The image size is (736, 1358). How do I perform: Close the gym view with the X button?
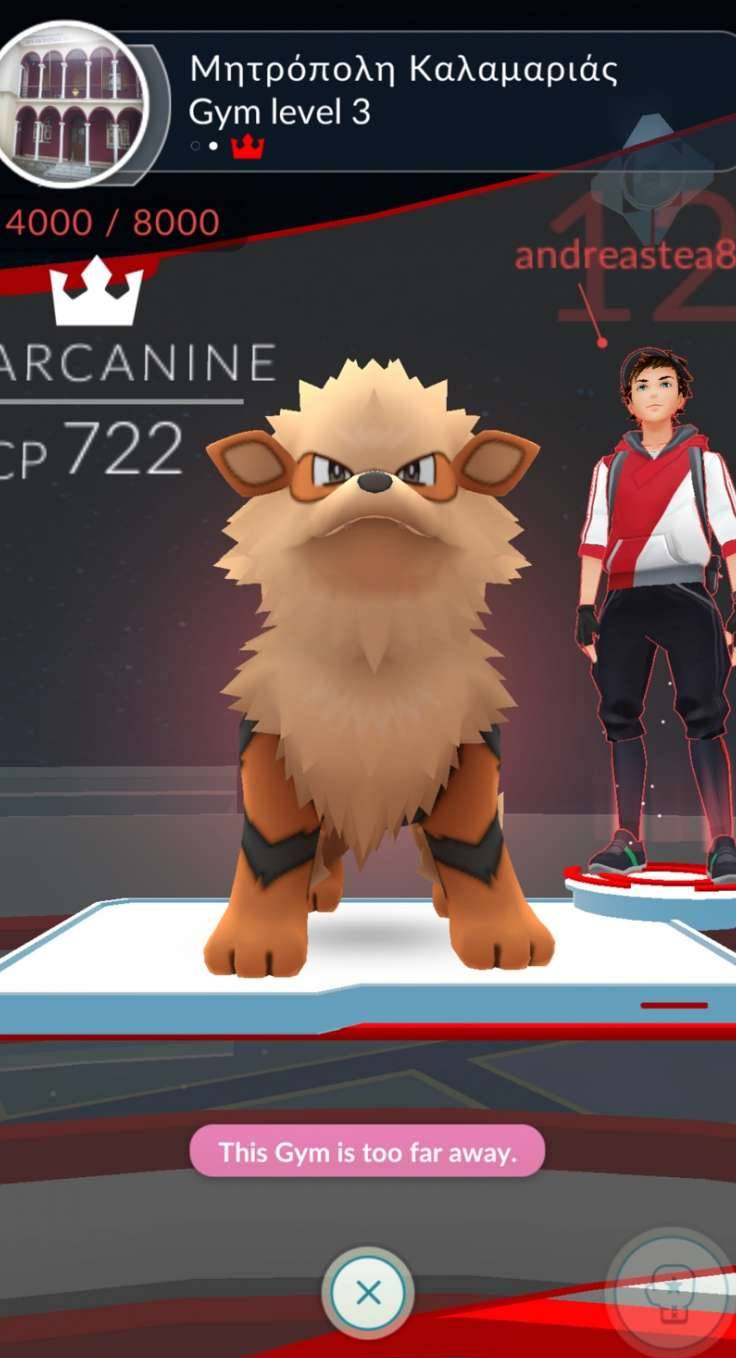[x=368, y=1292]
